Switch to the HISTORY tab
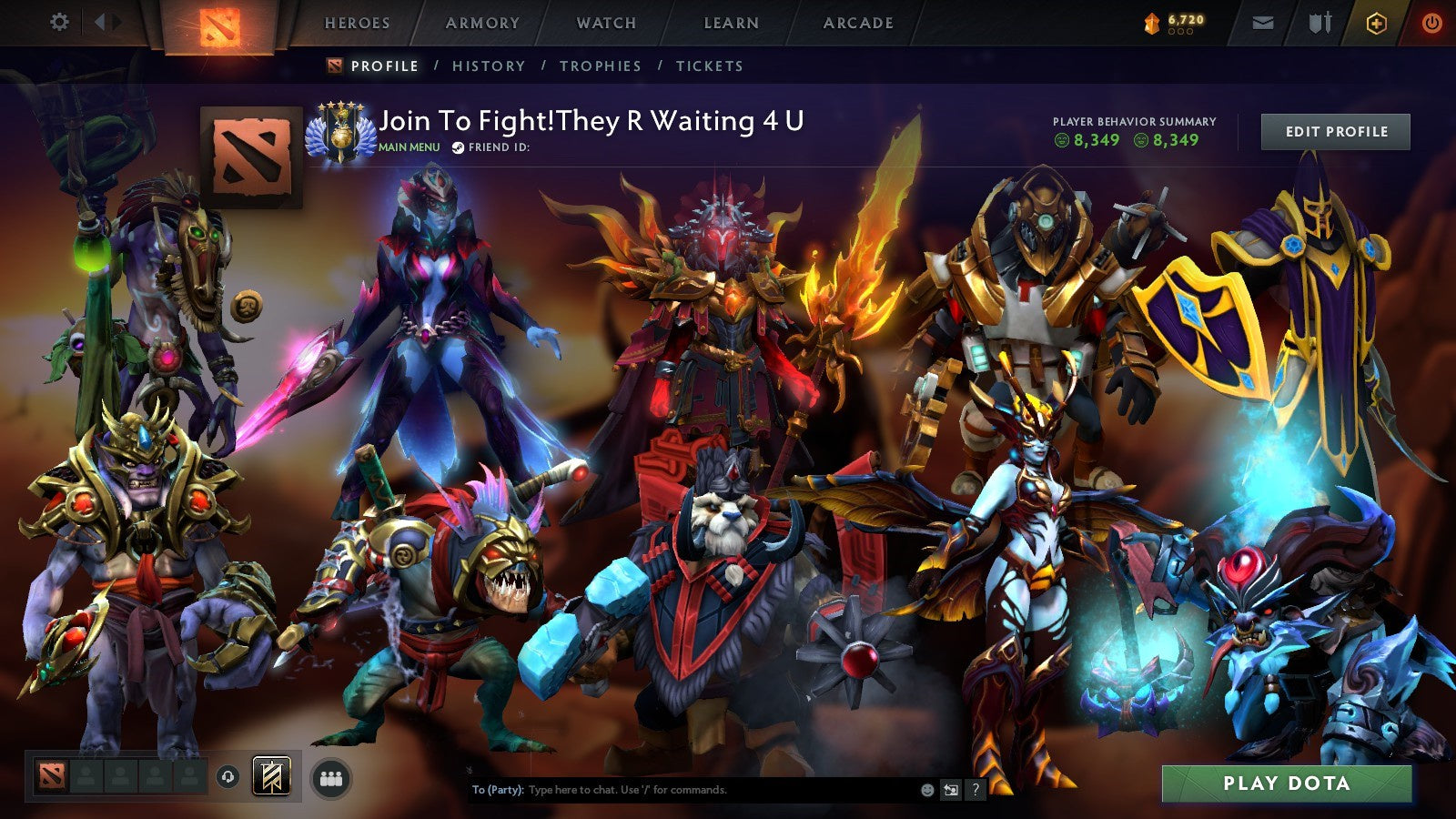Image resolution: width=1456 pixels, height=819 pixels. click(x=488, y=66)
